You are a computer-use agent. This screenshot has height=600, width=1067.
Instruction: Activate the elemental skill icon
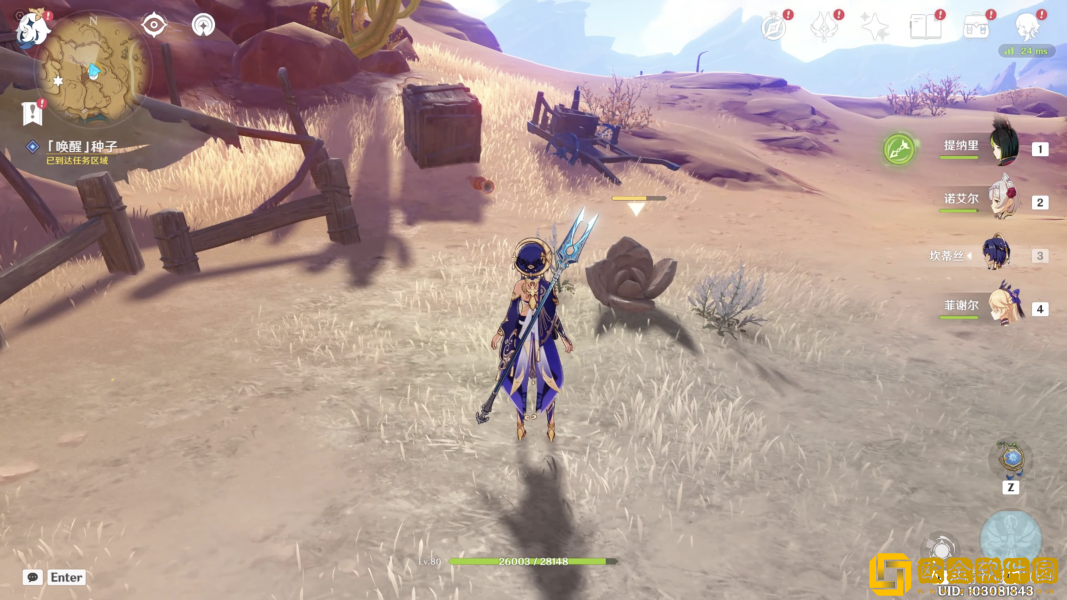coord(940,550)
